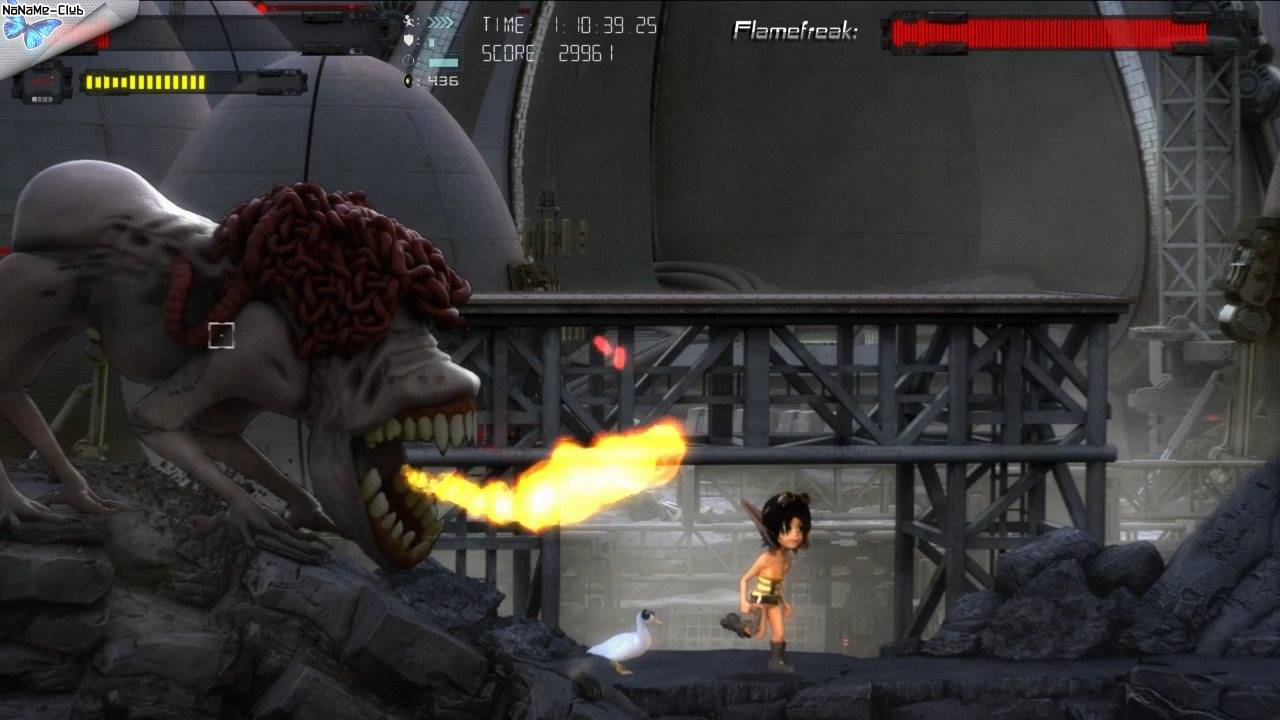
Task: Select the weapon icon beside the yellow ammo bar
Action: (42, 82)
